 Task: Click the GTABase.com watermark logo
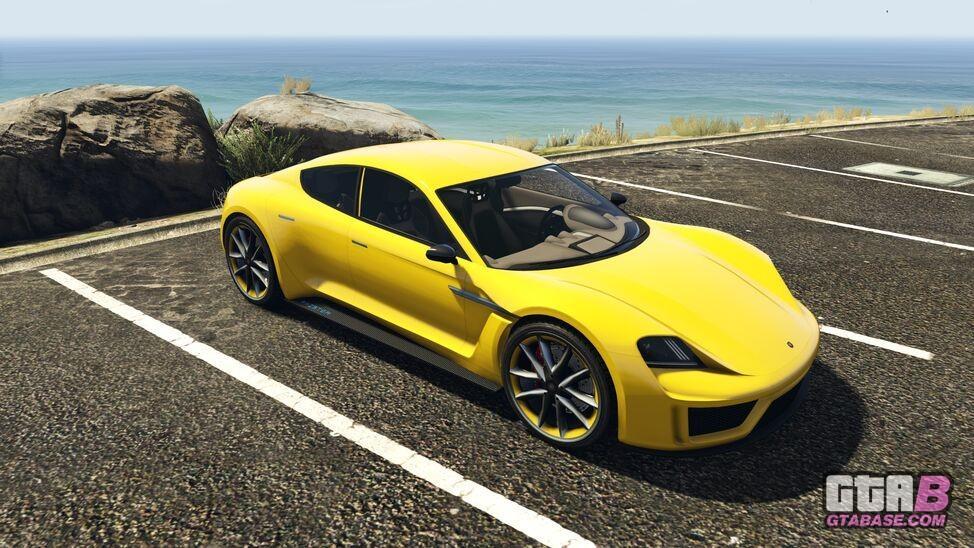tap(887, 500)
